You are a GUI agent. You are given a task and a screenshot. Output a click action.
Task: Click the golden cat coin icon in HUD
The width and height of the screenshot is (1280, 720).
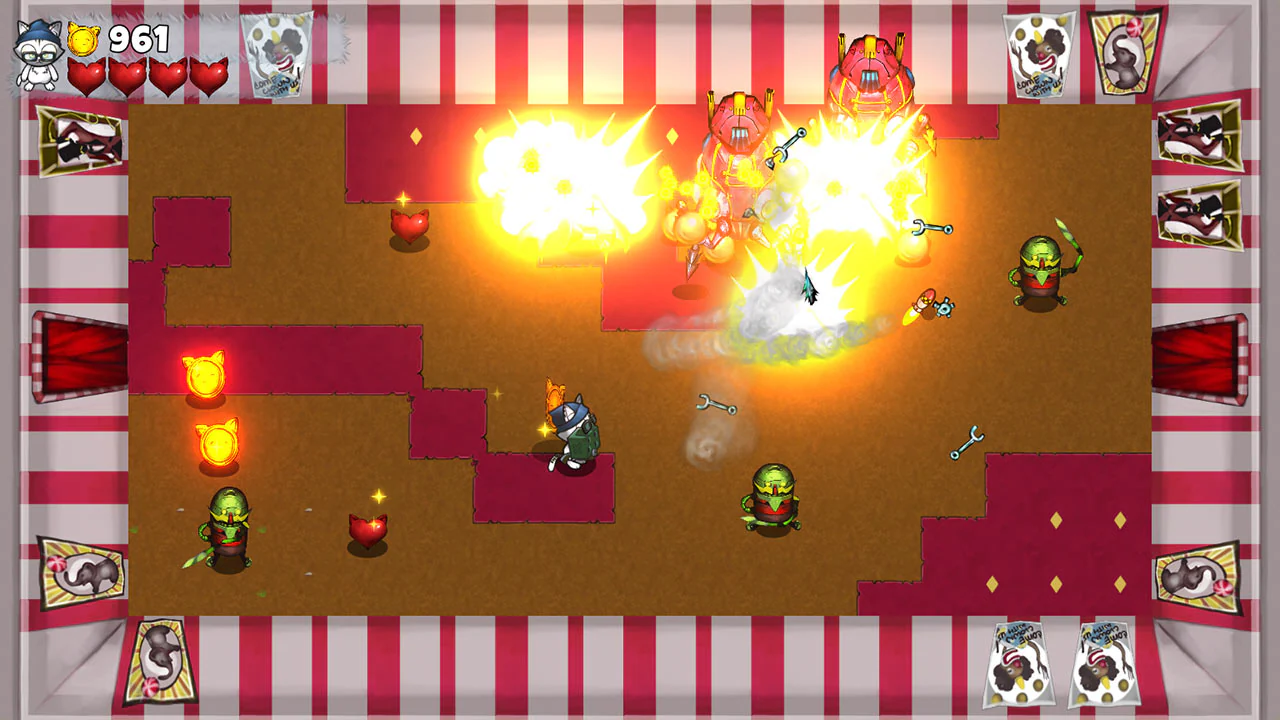[82, 39]
